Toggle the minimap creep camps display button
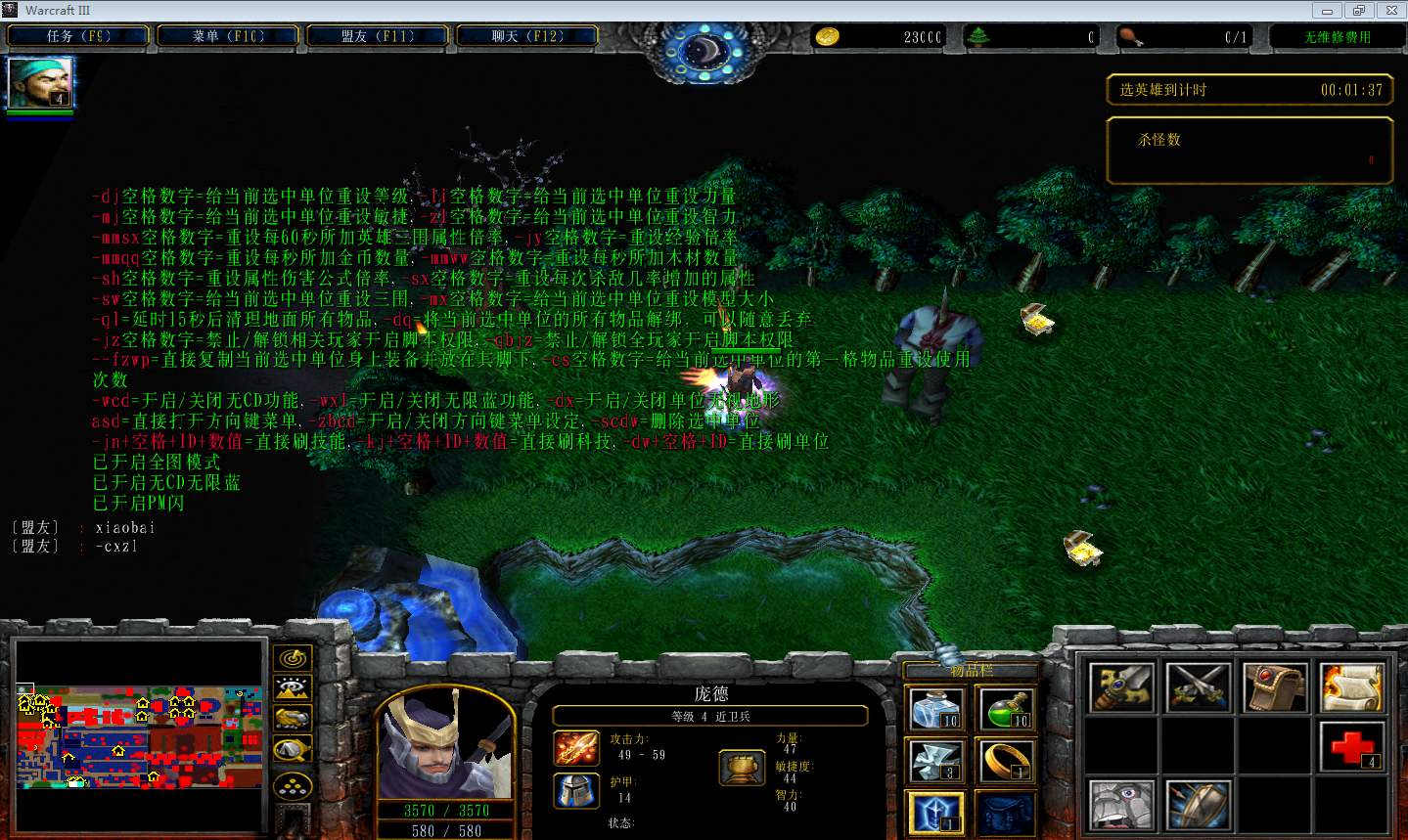1408x840 pixels. (x=293, y=750)
